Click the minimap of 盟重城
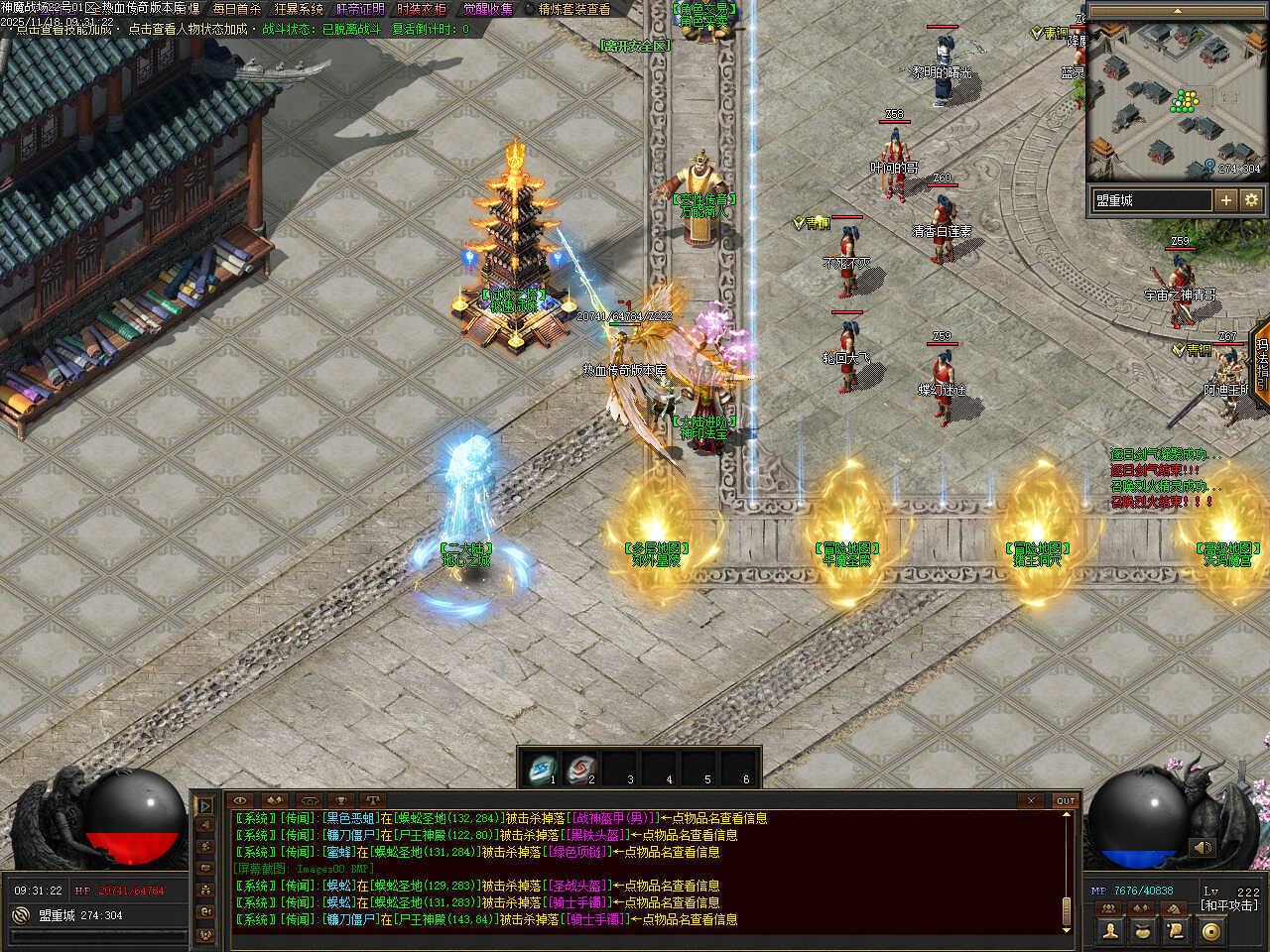The height and width of the screenshot is (952, 1270). (1177, 99)
